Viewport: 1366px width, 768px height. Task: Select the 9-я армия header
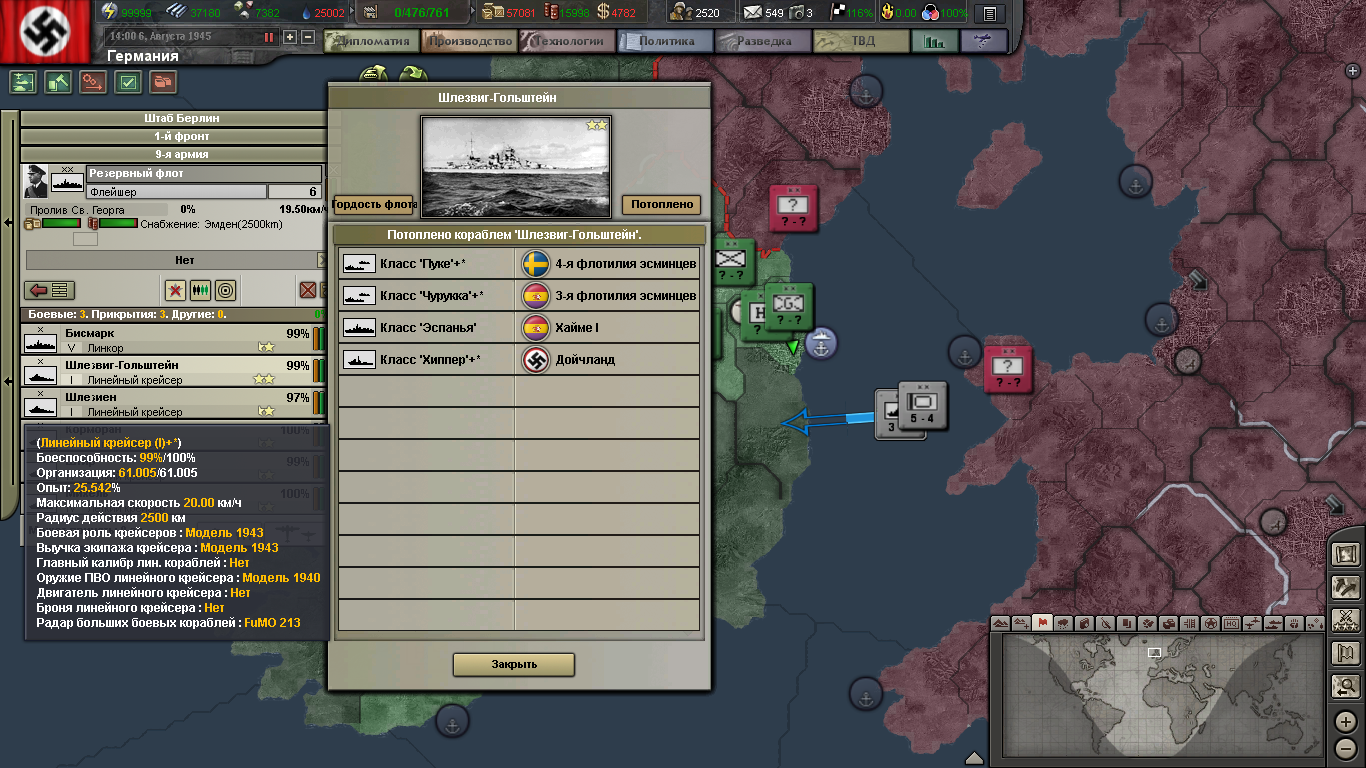pos(174,154)
